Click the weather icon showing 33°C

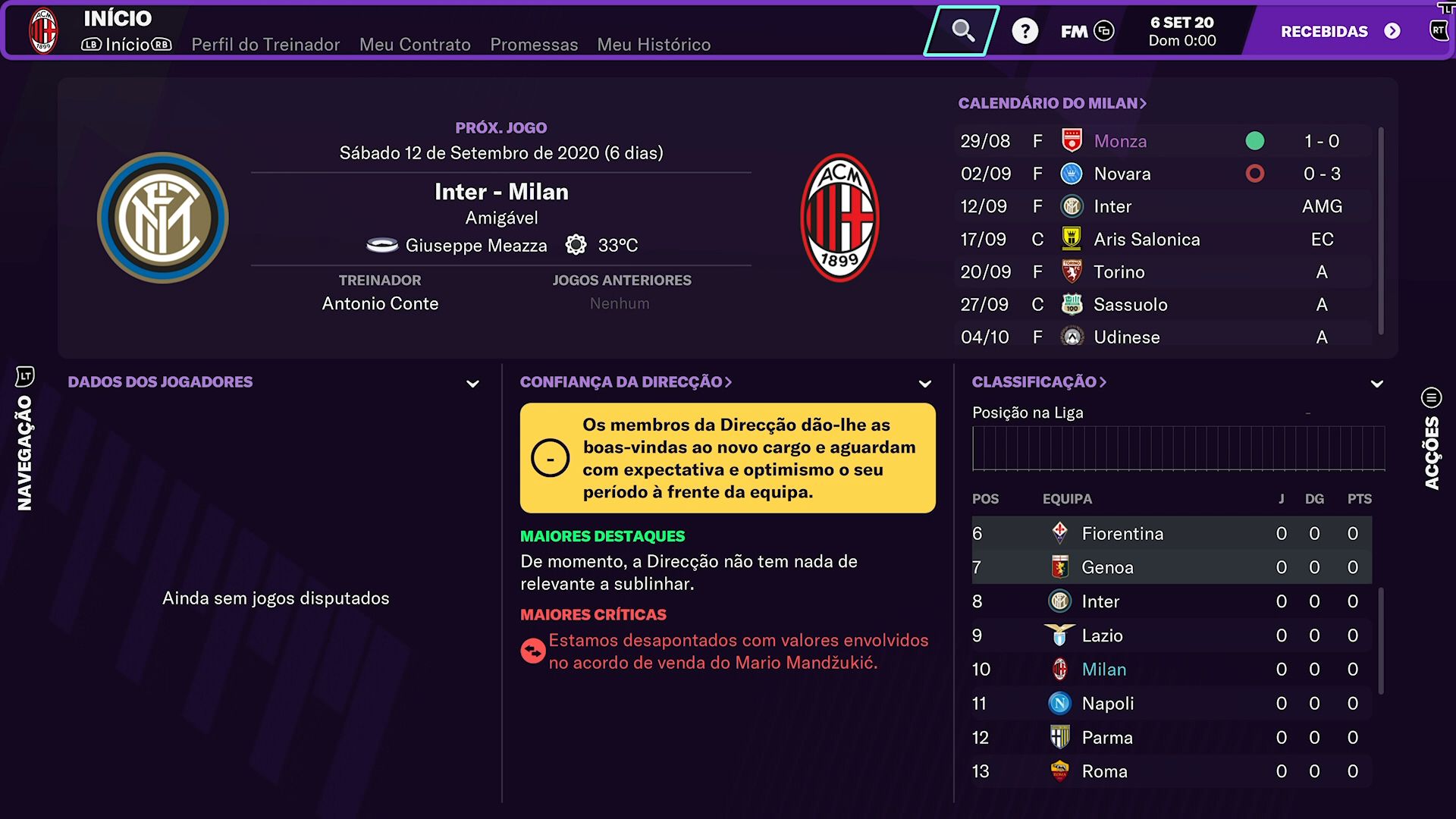coord(576,245)
